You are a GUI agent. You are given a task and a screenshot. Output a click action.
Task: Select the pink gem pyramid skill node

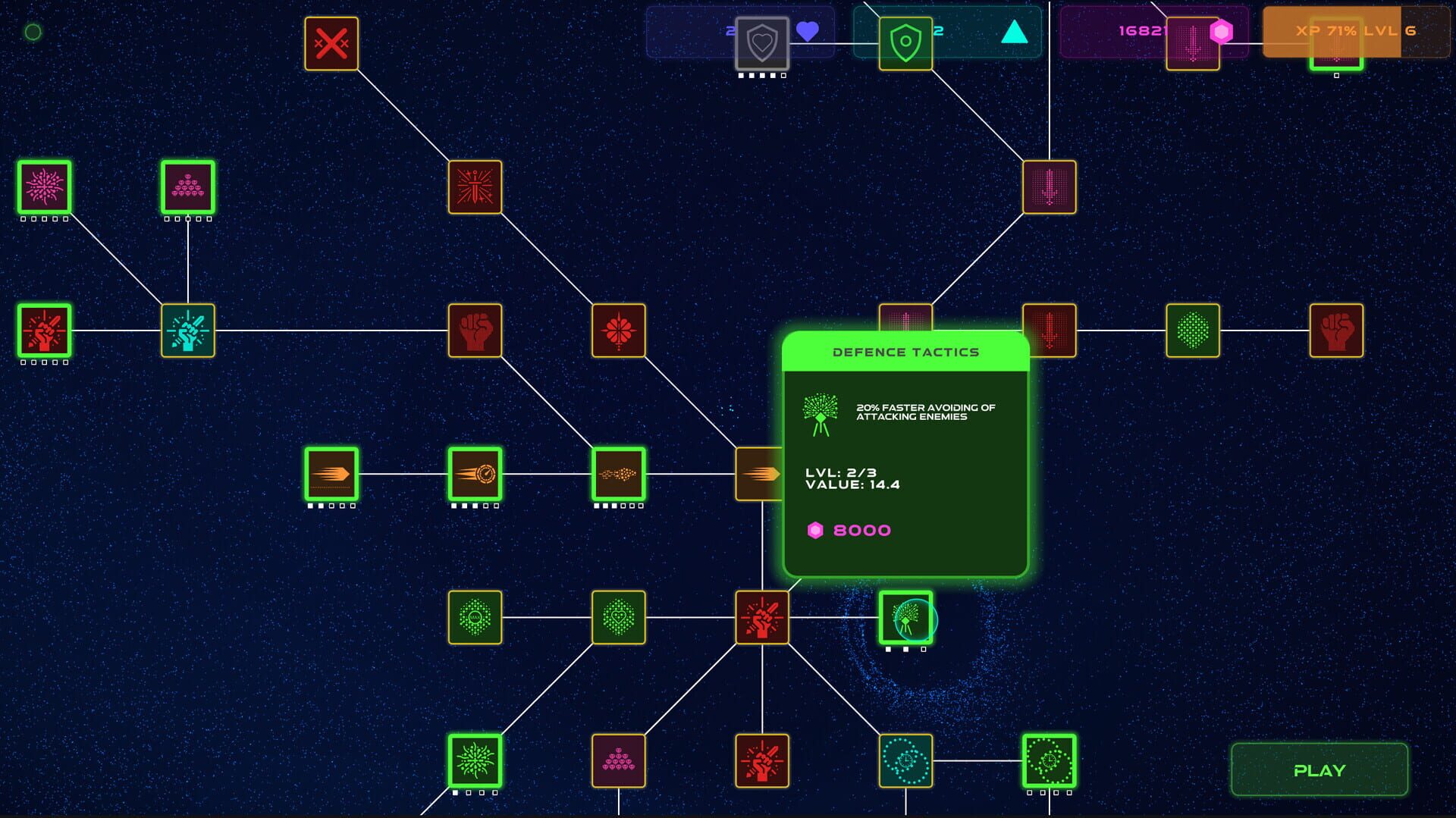coord(187,189)
